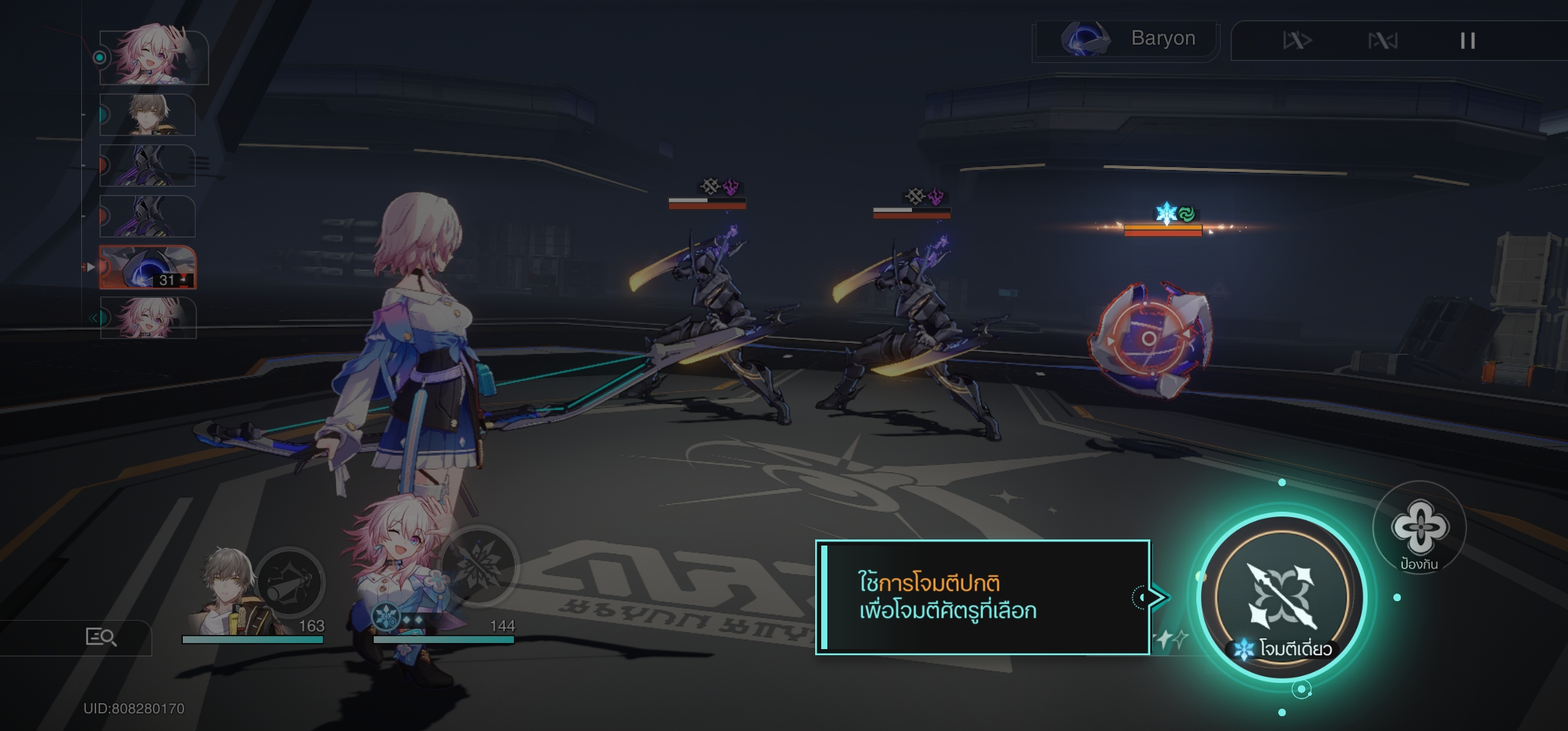Target the Baryon enemy with the red reticle
1568x731 pixels.
(x=1149, y=338)
